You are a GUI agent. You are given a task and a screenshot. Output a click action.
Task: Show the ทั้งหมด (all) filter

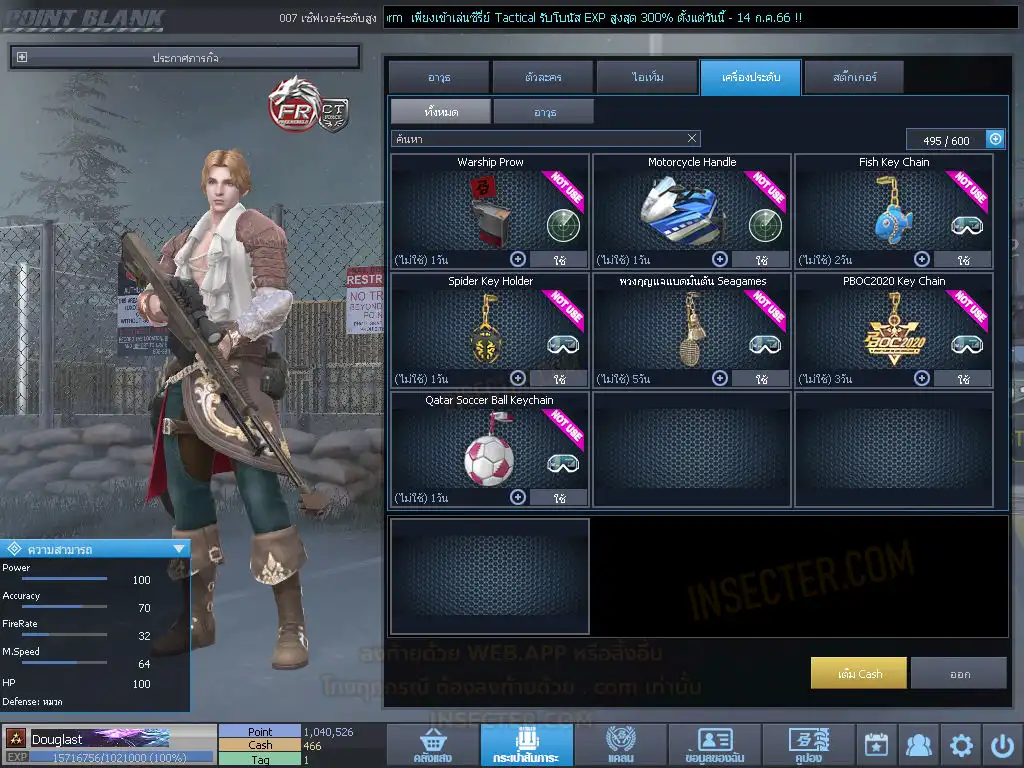pyautogui.click(x=440, y=111)
